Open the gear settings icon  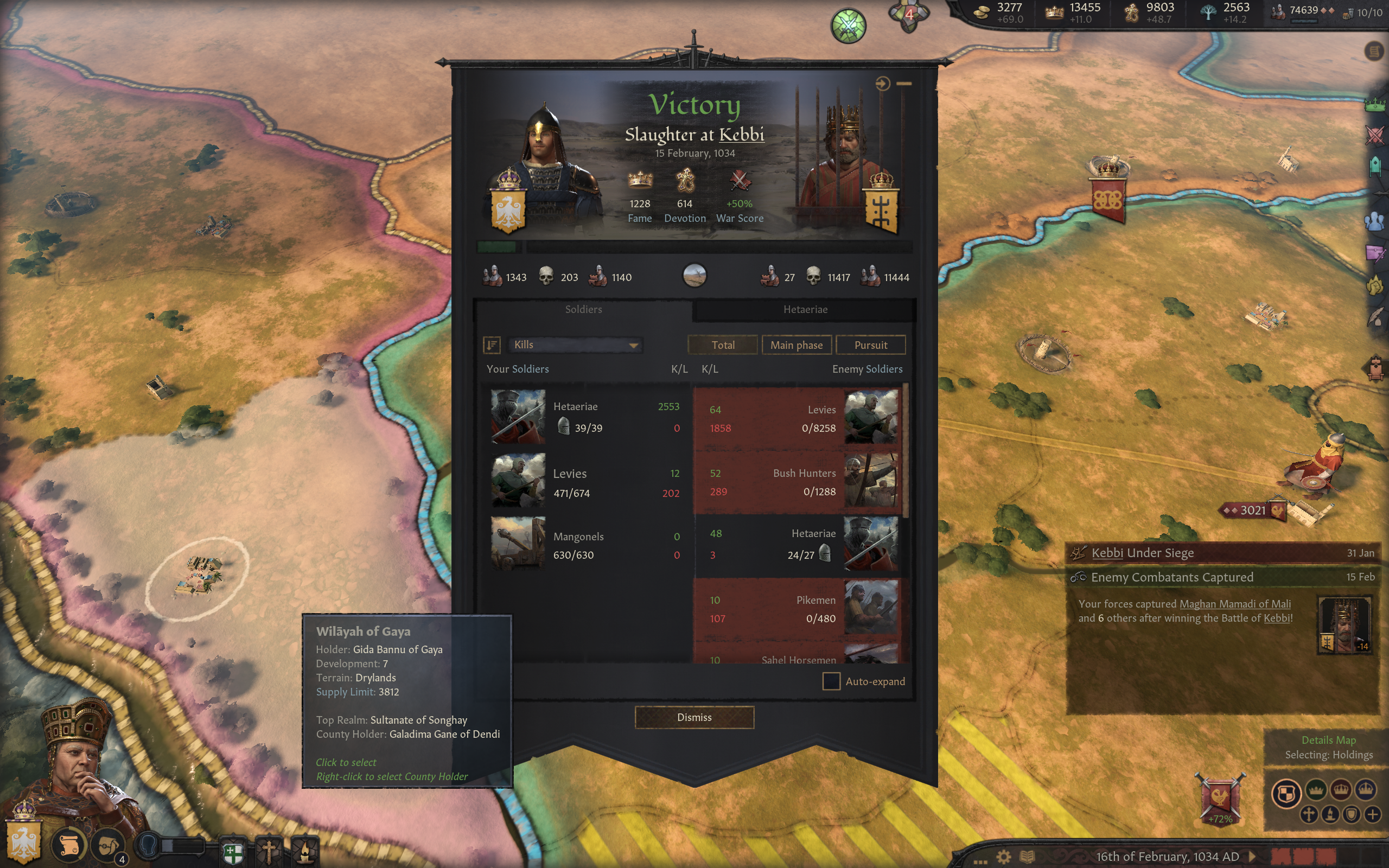(1003, 857)
